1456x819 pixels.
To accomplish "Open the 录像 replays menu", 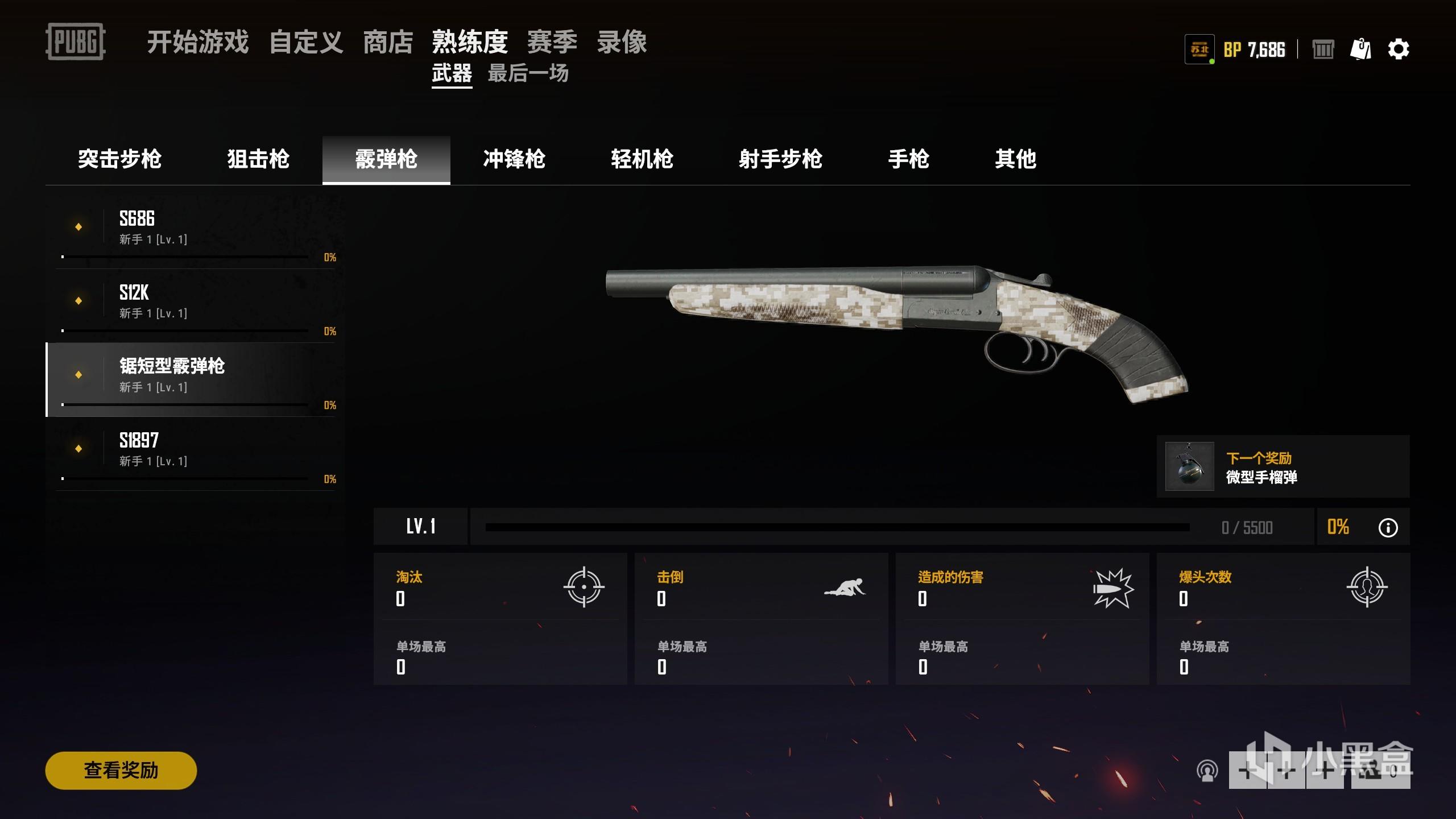I will coord(622,42).
